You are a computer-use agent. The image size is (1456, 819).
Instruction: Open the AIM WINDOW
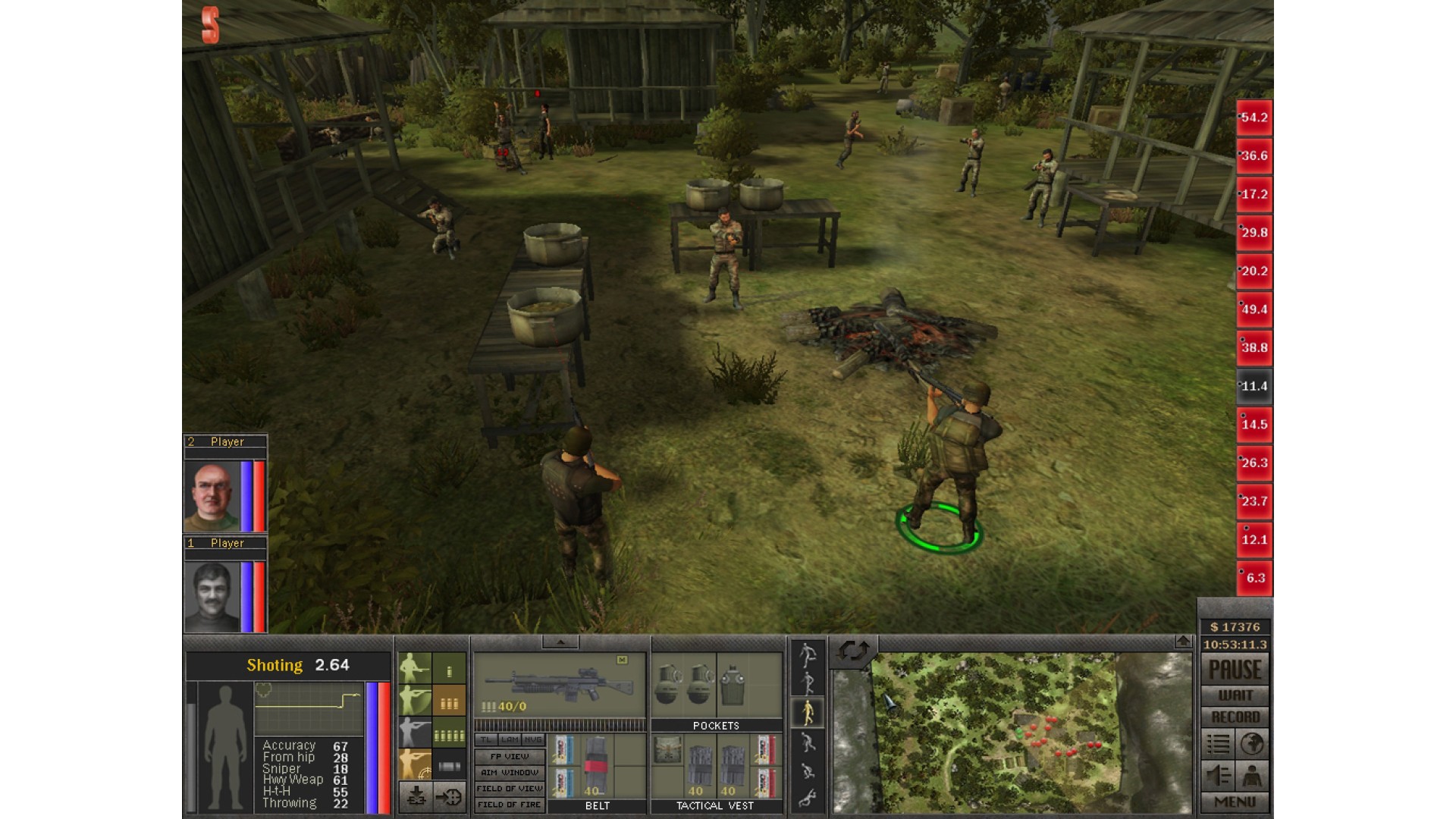coord(510,772)
